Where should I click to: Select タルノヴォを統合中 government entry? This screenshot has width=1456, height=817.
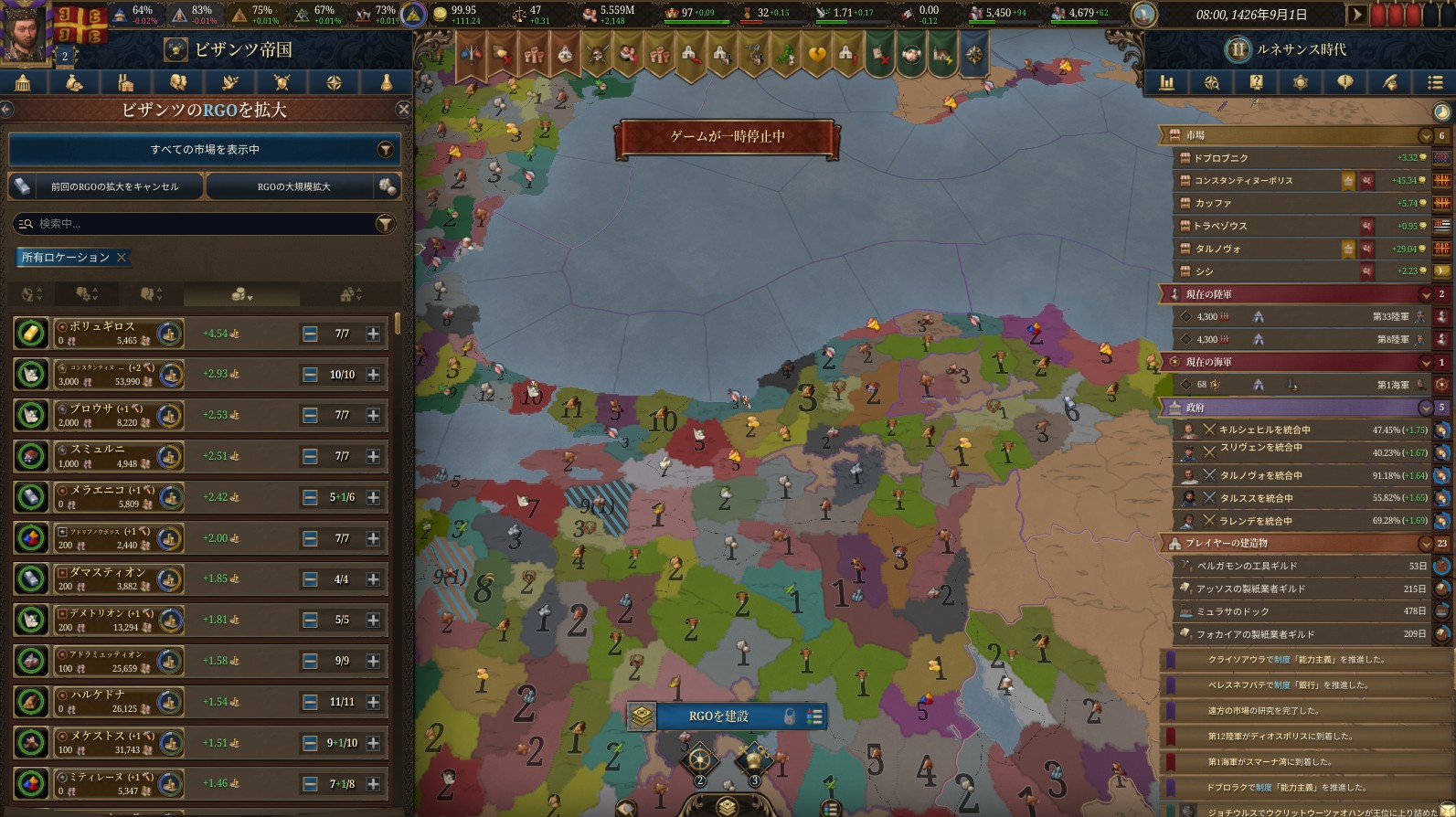1260,475
